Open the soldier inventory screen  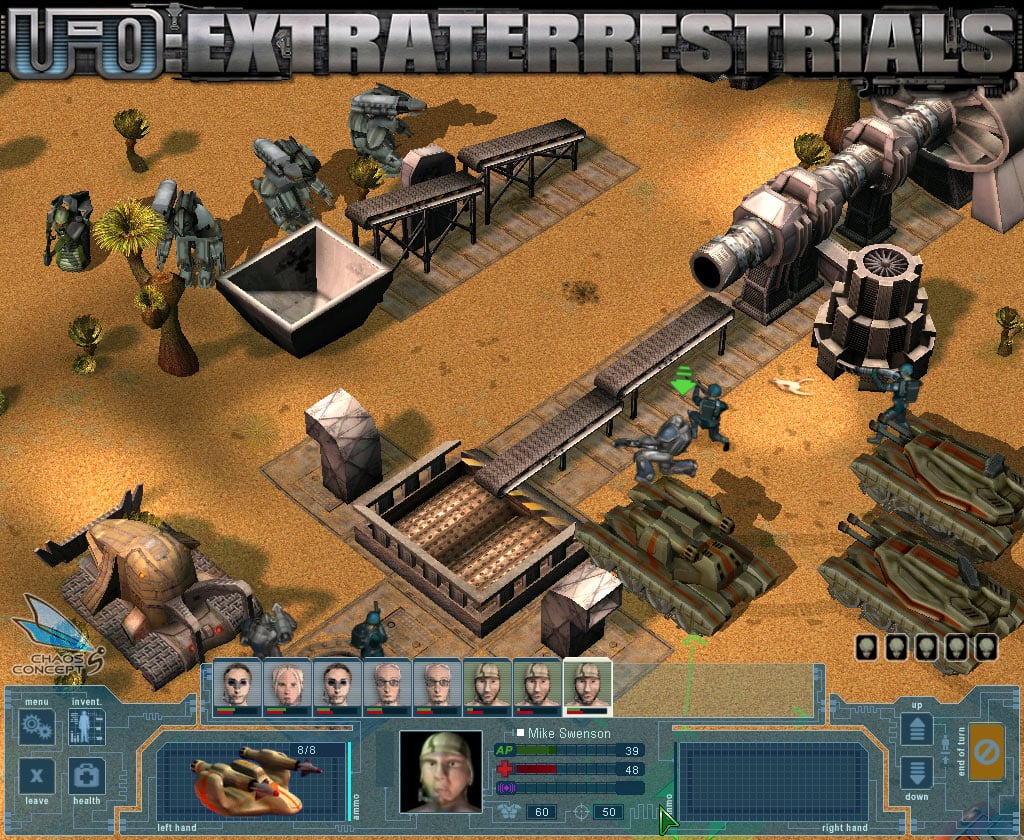click(87, 726)
